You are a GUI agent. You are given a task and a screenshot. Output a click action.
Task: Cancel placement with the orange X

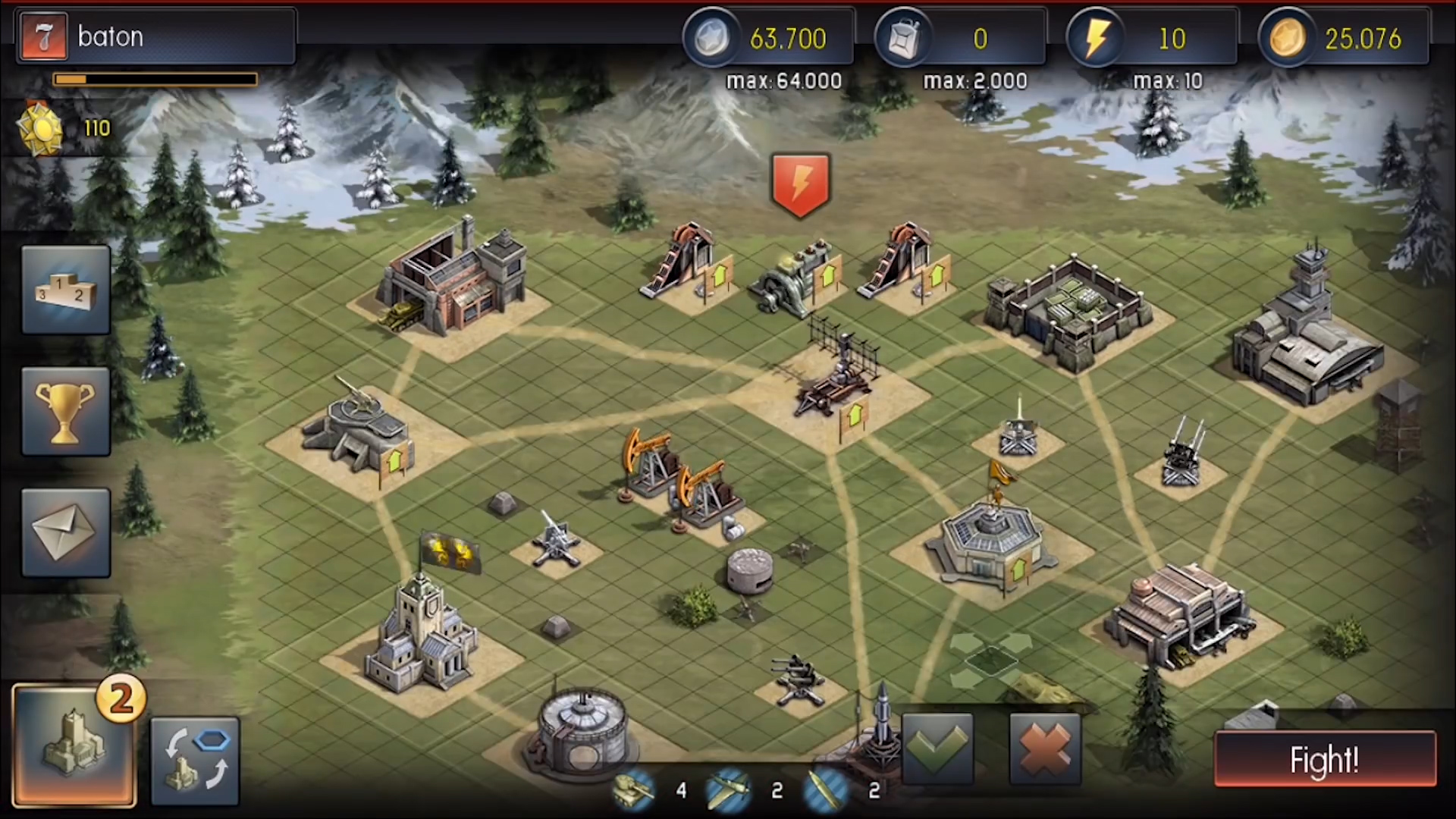click(x=1045, y=748)
